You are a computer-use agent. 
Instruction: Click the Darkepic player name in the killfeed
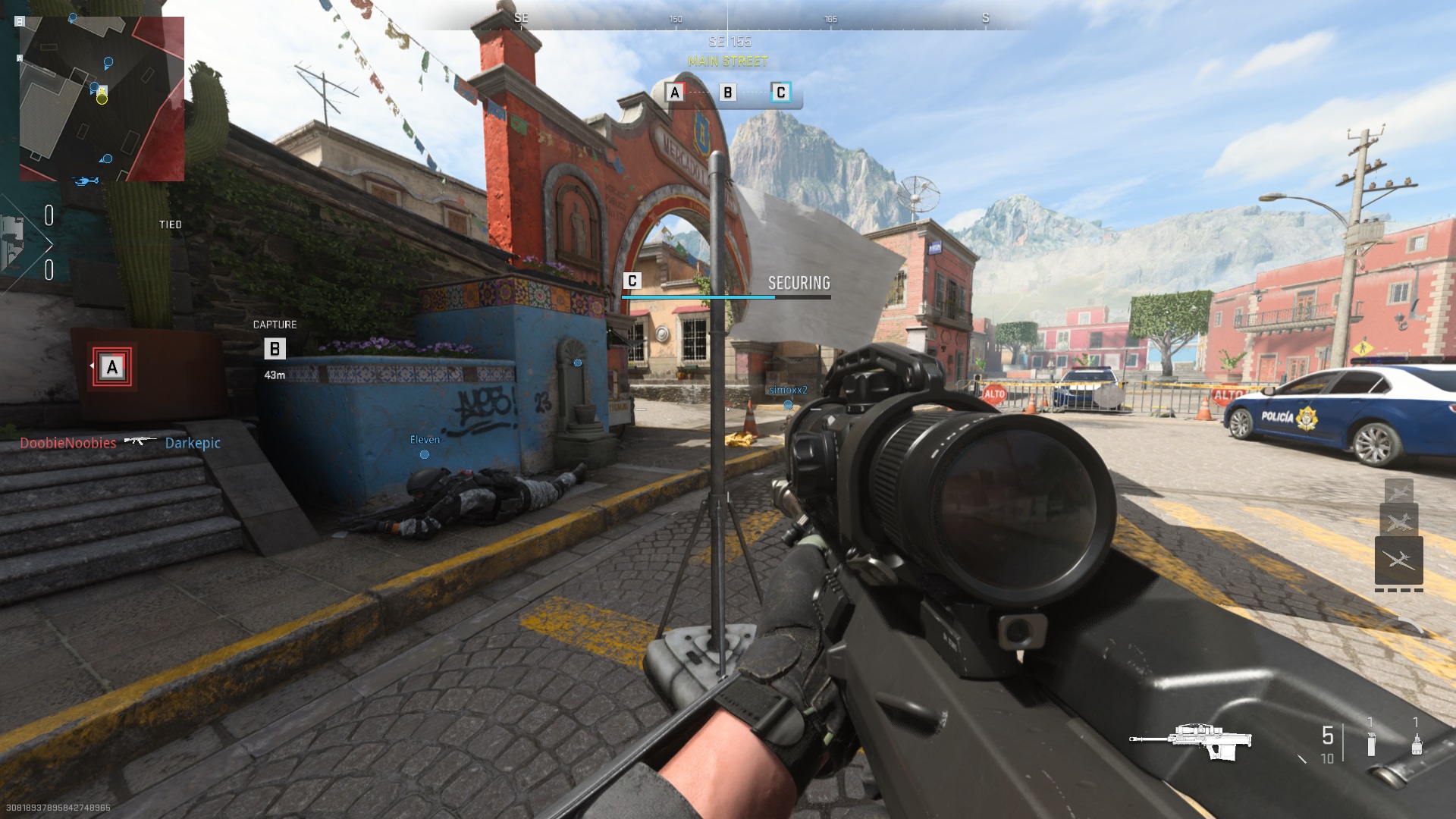(x=192, y=443)
